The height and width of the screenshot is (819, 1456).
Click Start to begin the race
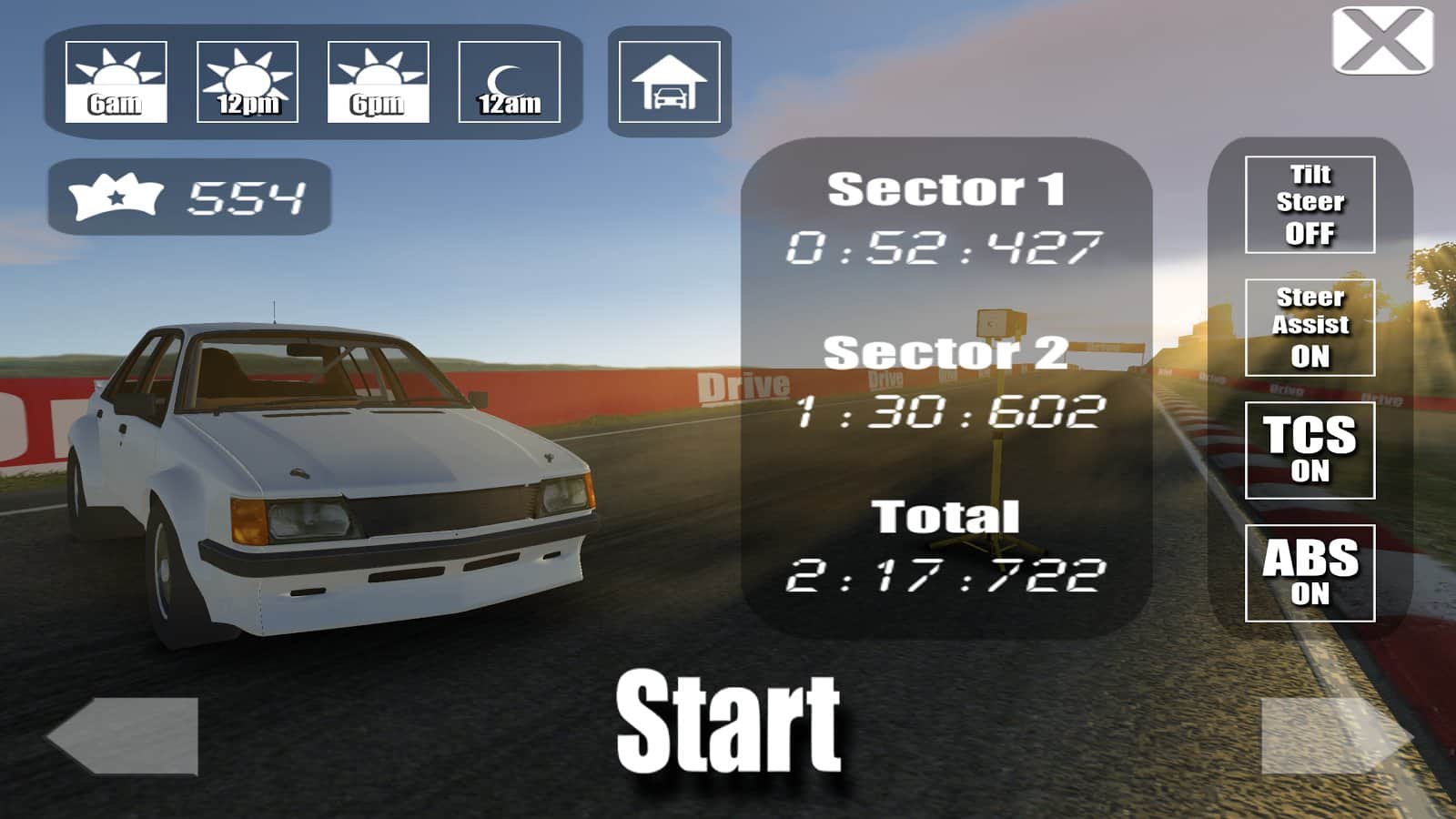pos(728,721)
